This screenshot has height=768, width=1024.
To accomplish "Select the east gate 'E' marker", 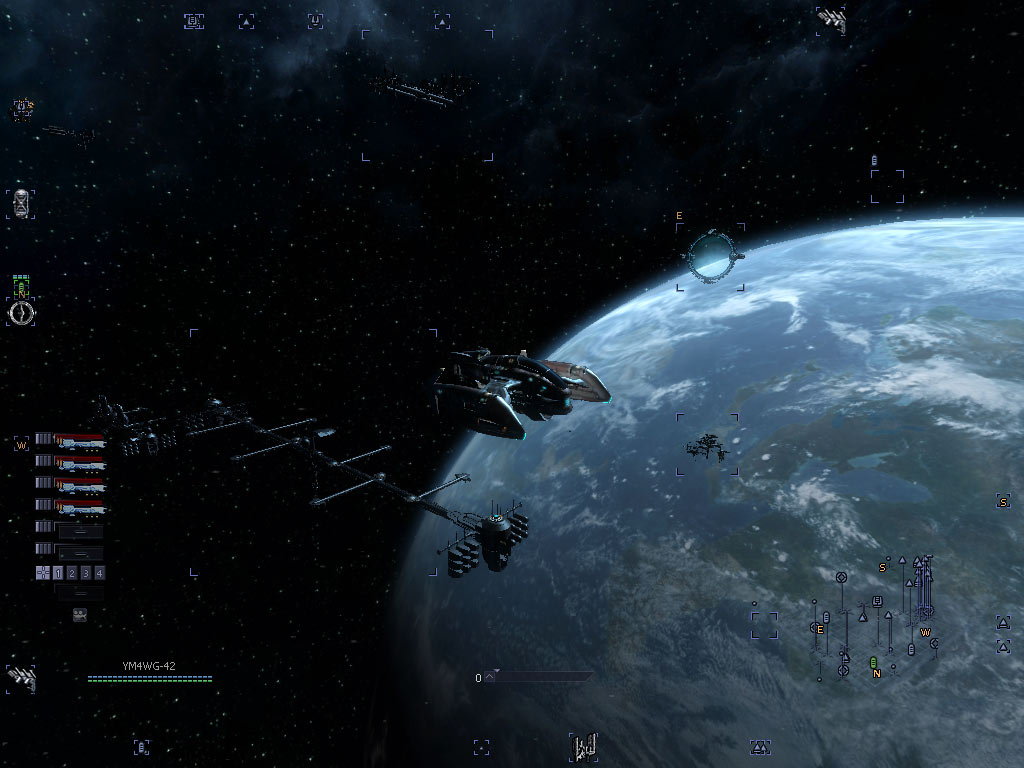I will 679,216.
